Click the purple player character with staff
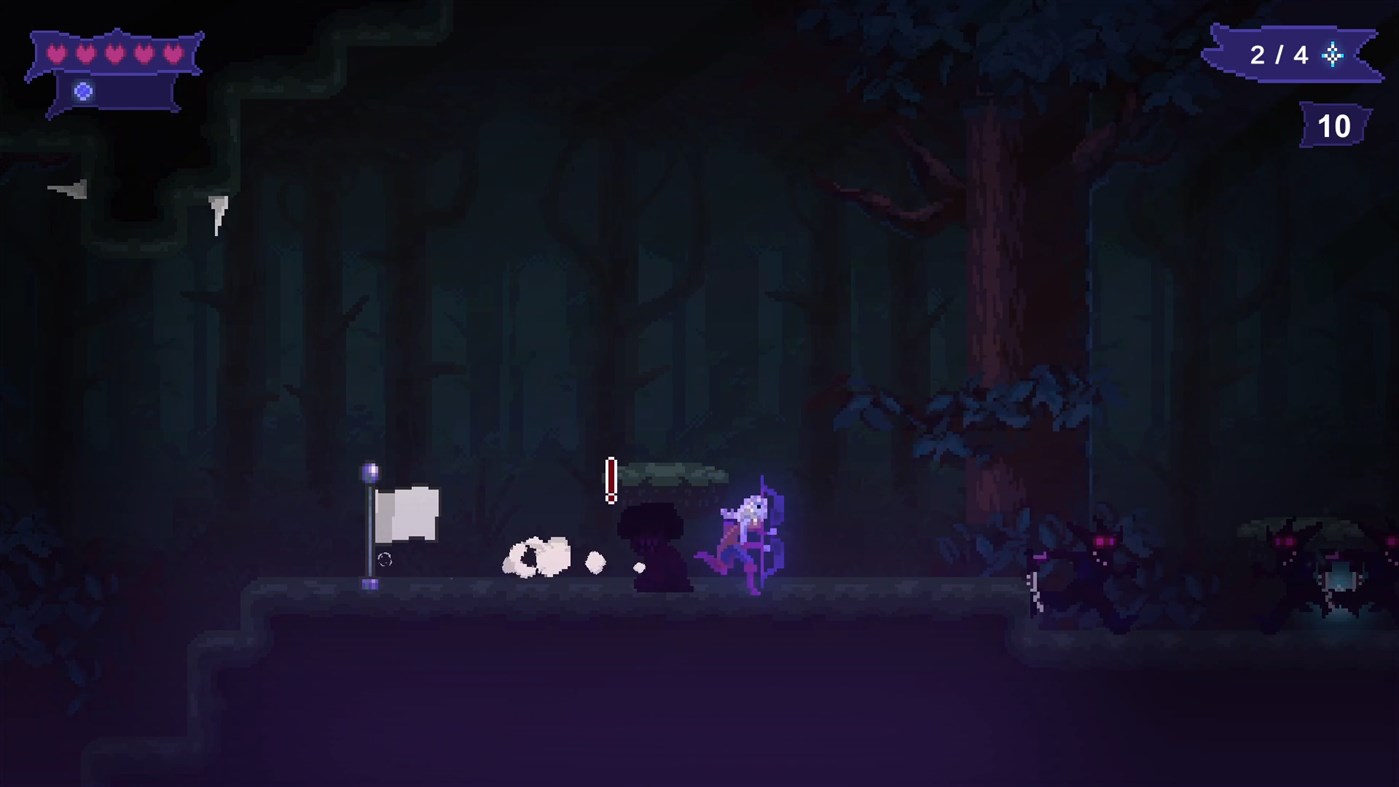The width and height of the screenshot is (1399, 787). pyautogui.click(x=750, y=535)
